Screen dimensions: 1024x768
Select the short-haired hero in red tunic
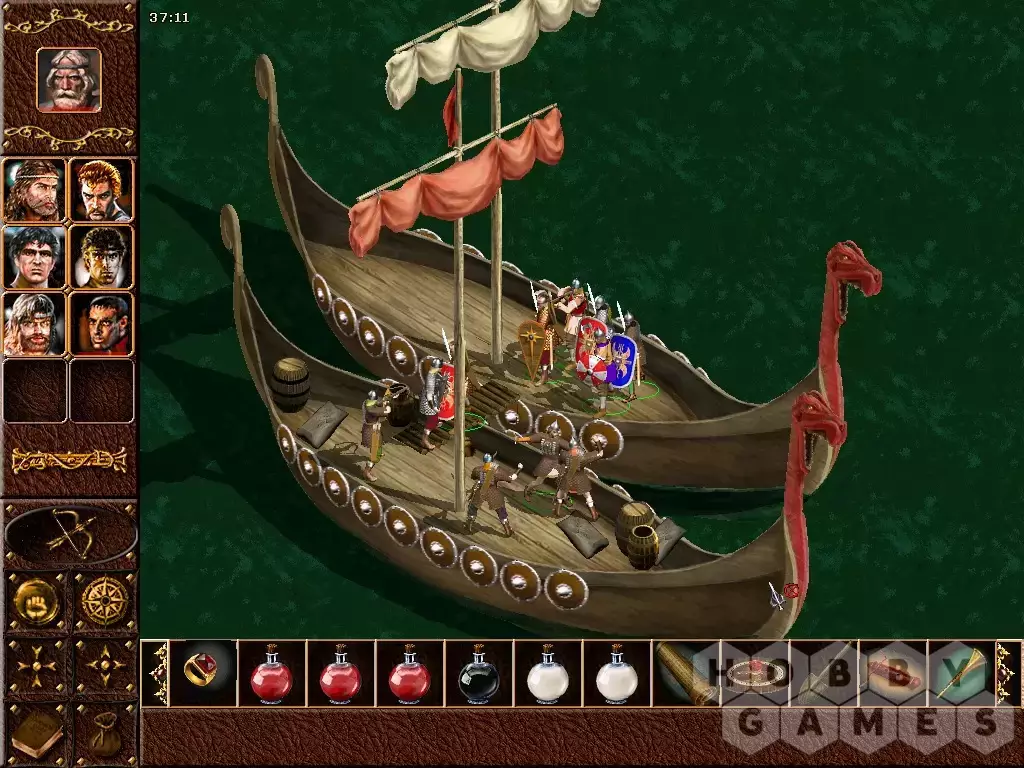coord(102,324)
